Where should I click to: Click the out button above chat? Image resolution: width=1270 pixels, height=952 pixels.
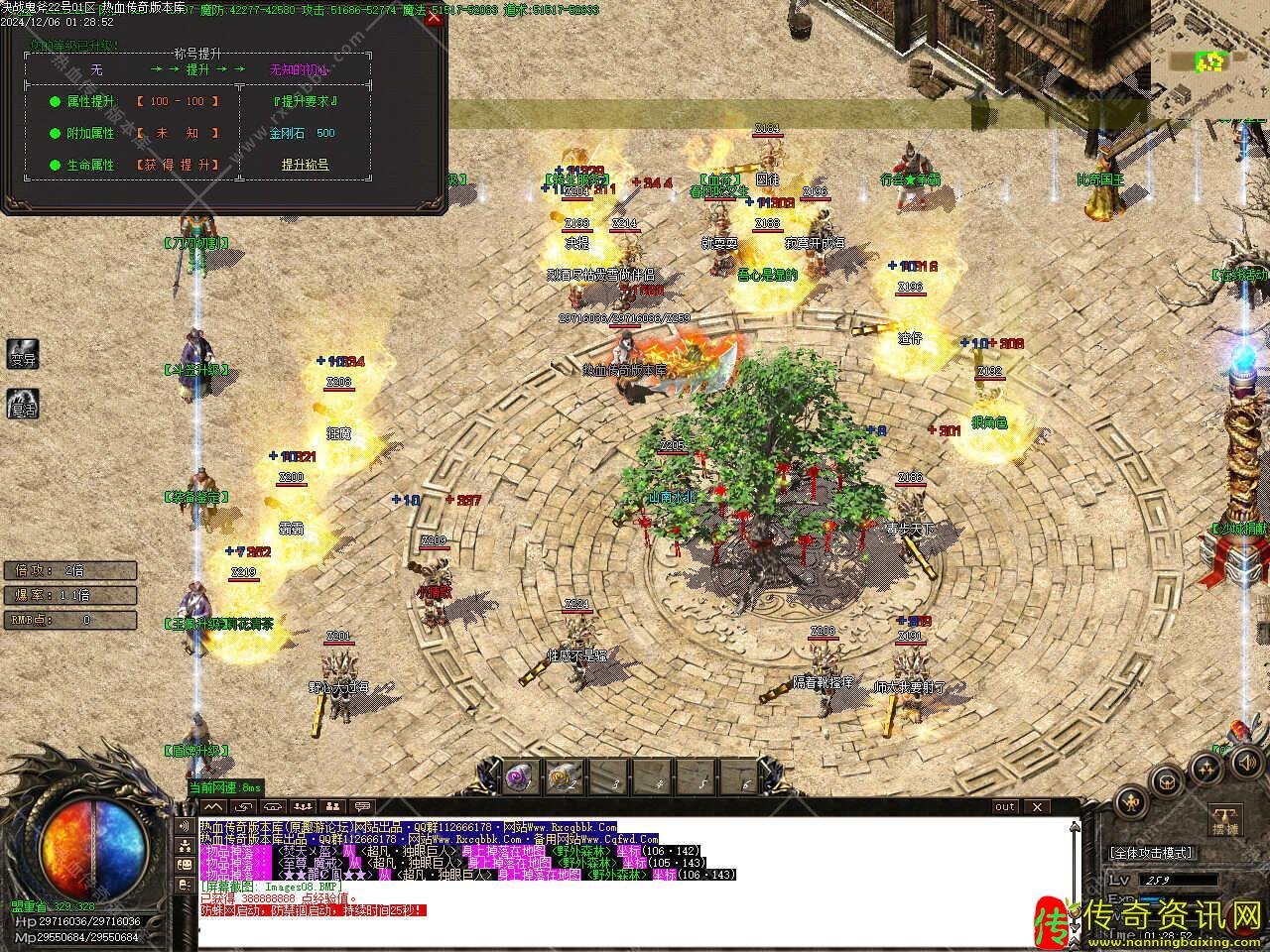[x=1005, y=807]
